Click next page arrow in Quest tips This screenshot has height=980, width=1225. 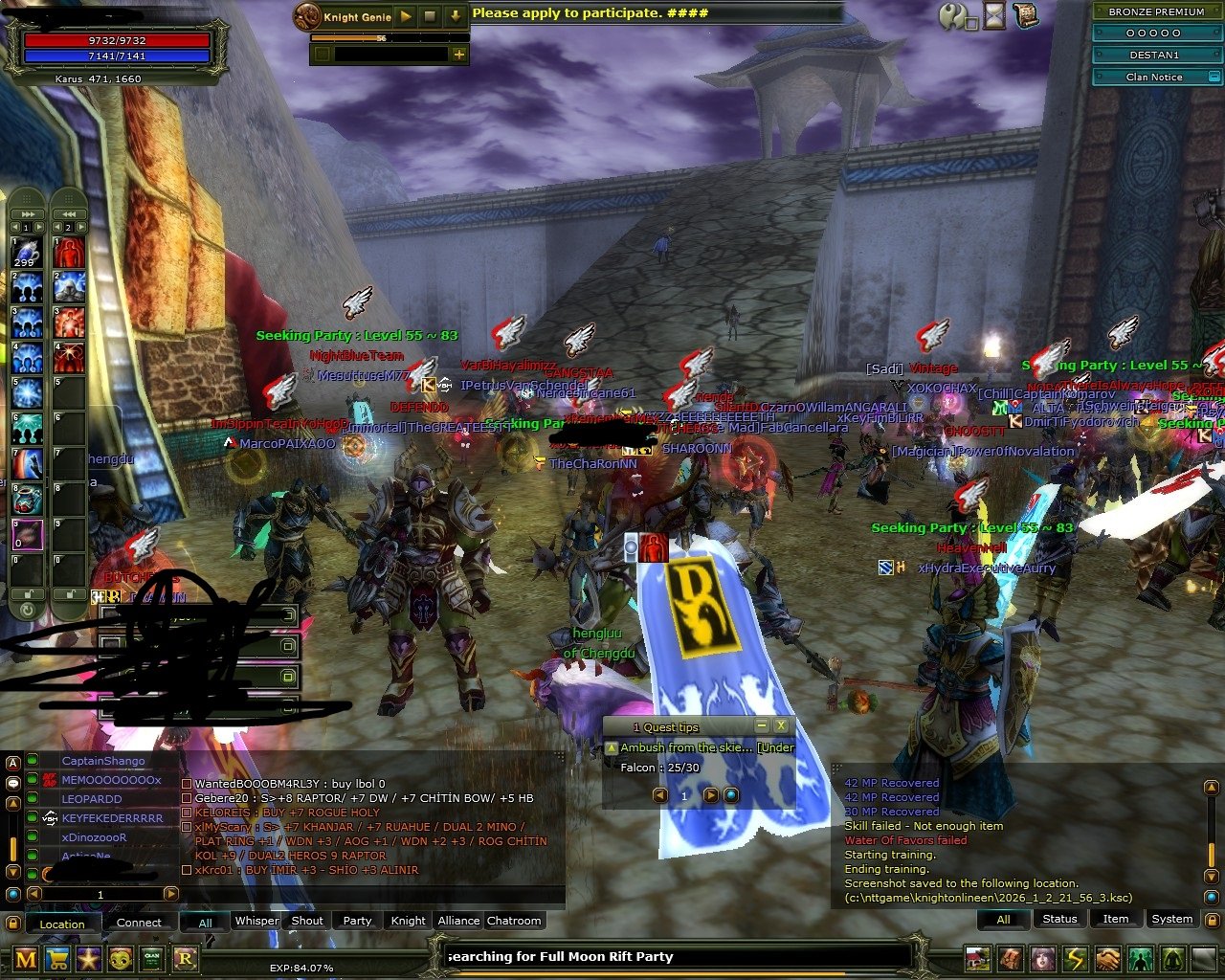click(x=710, y=794)
